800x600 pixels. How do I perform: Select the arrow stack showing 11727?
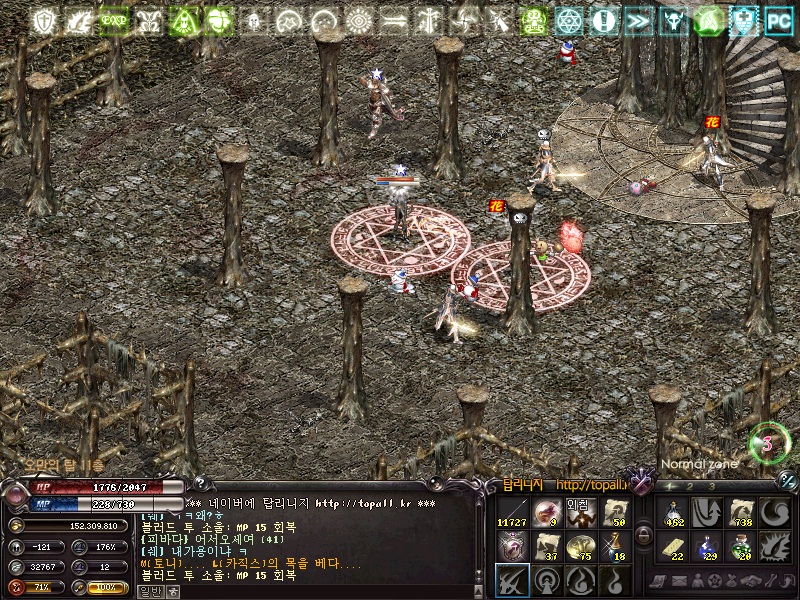(x=512, y=511)
